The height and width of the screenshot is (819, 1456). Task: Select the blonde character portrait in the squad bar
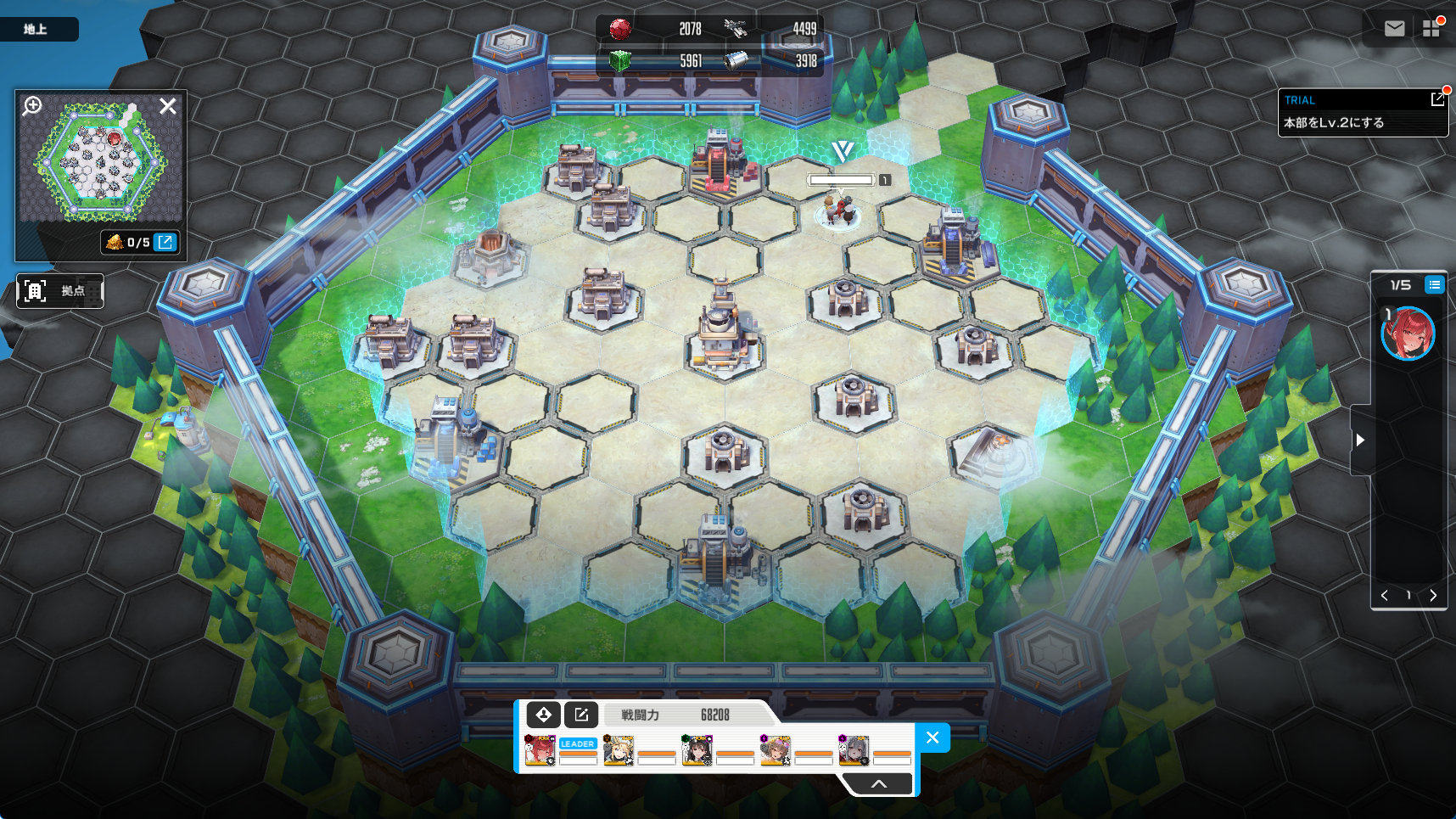pyautogui.click(x=619, y=751)
